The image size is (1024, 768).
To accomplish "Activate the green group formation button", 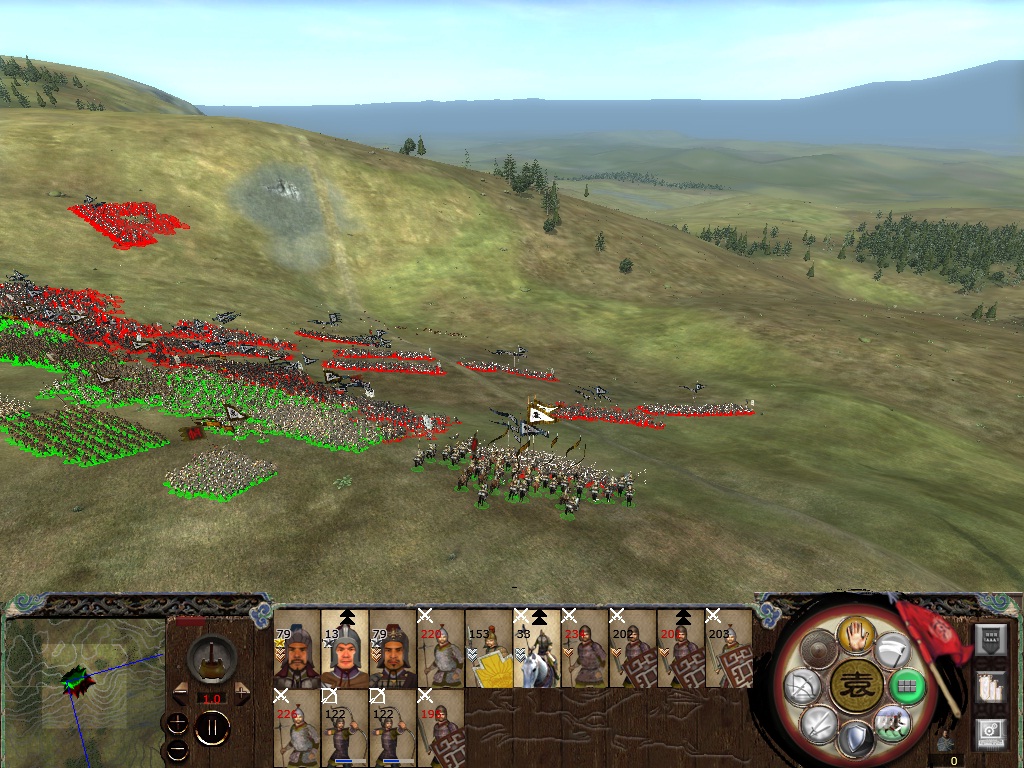I will (x=907, y=687).
